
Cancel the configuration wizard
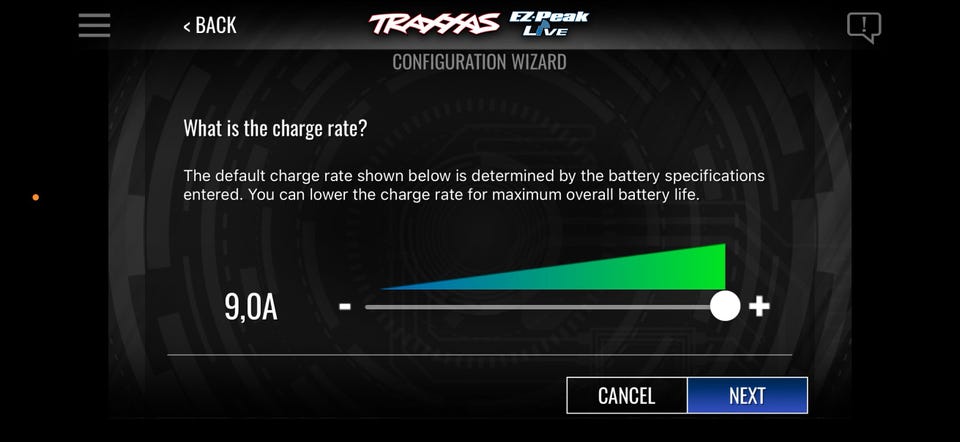click(x=626, y=395)
